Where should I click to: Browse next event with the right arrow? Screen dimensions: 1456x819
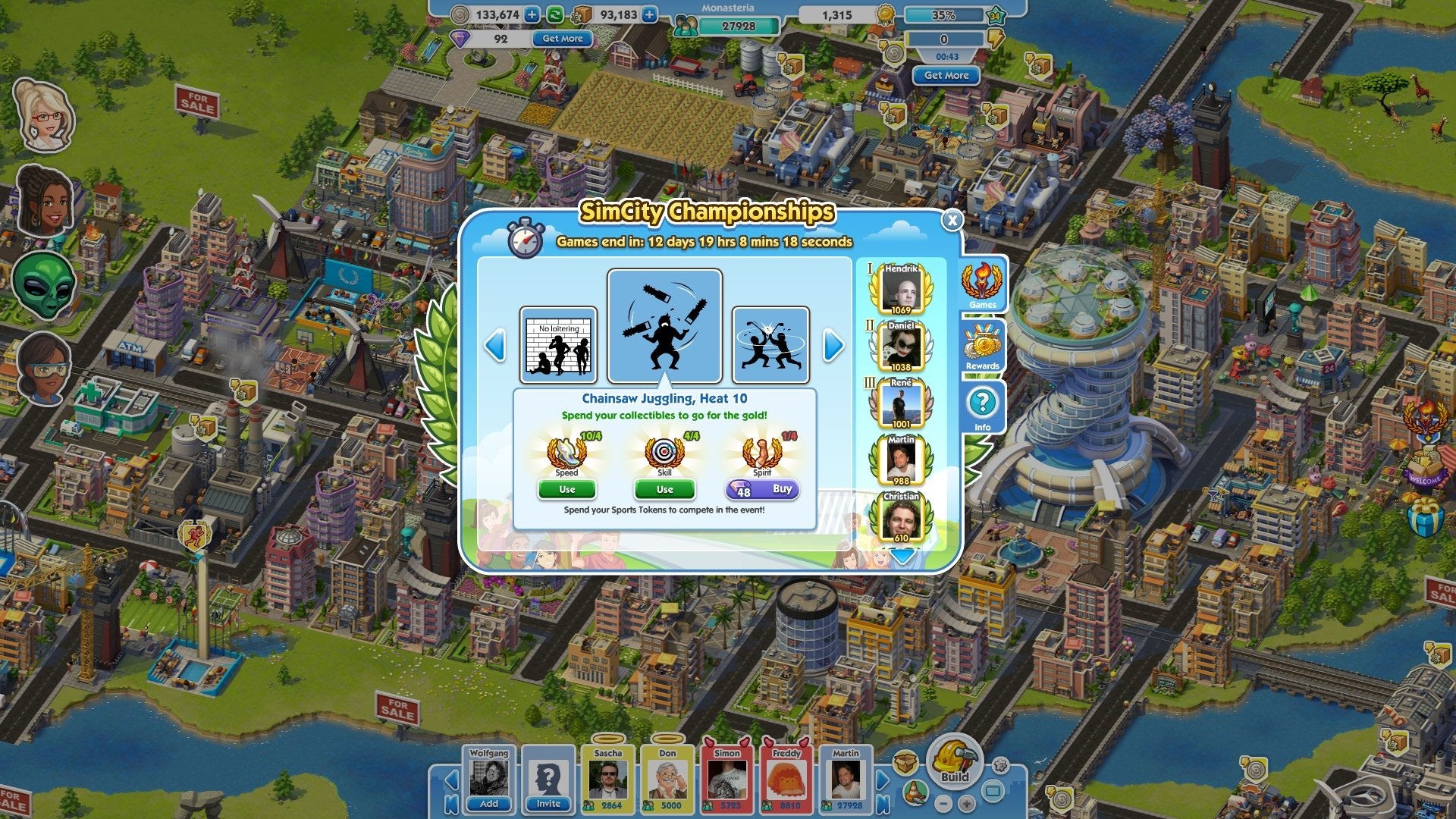coord(831,346)
